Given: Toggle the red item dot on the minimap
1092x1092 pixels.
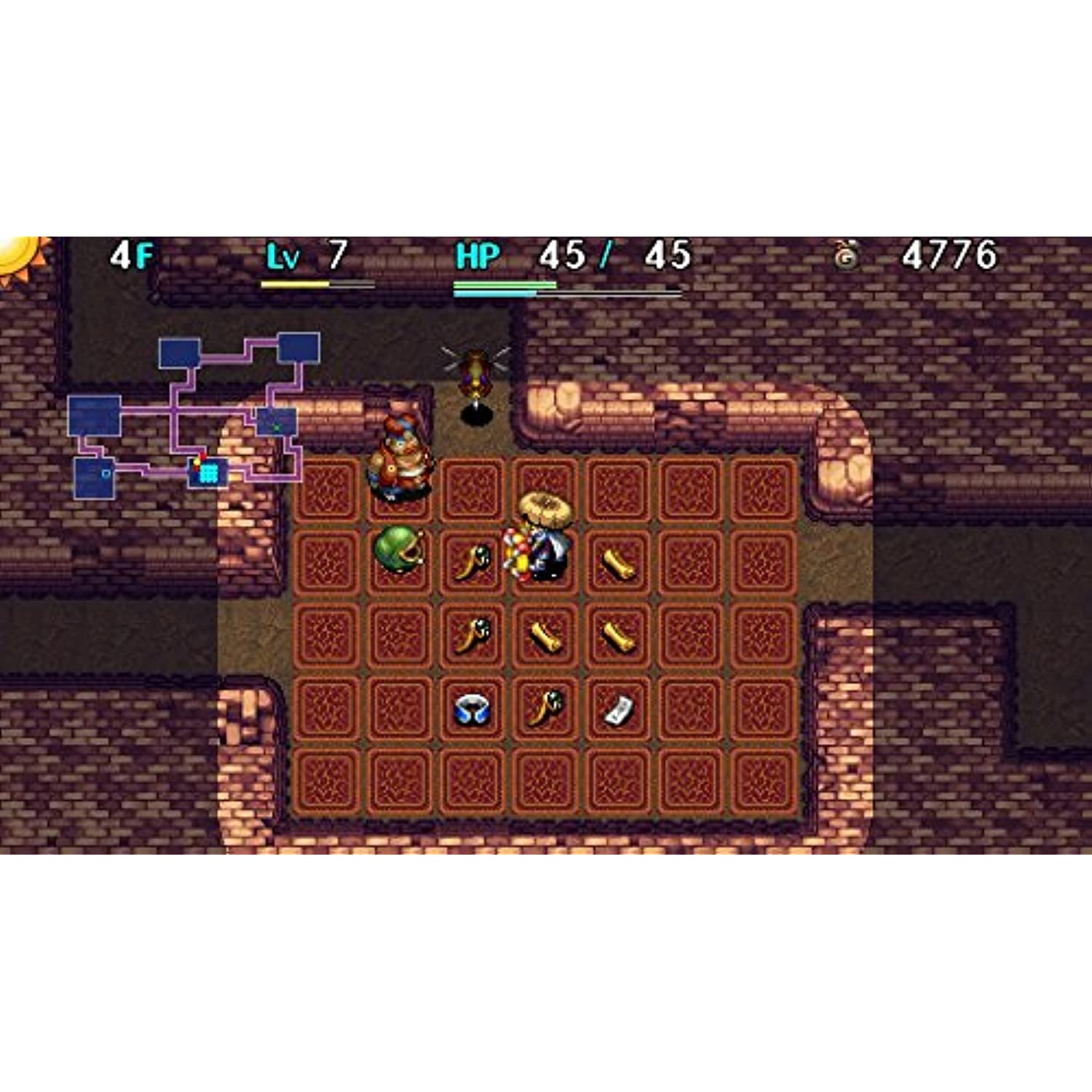Looking at the screenshot, I should 202,456.
